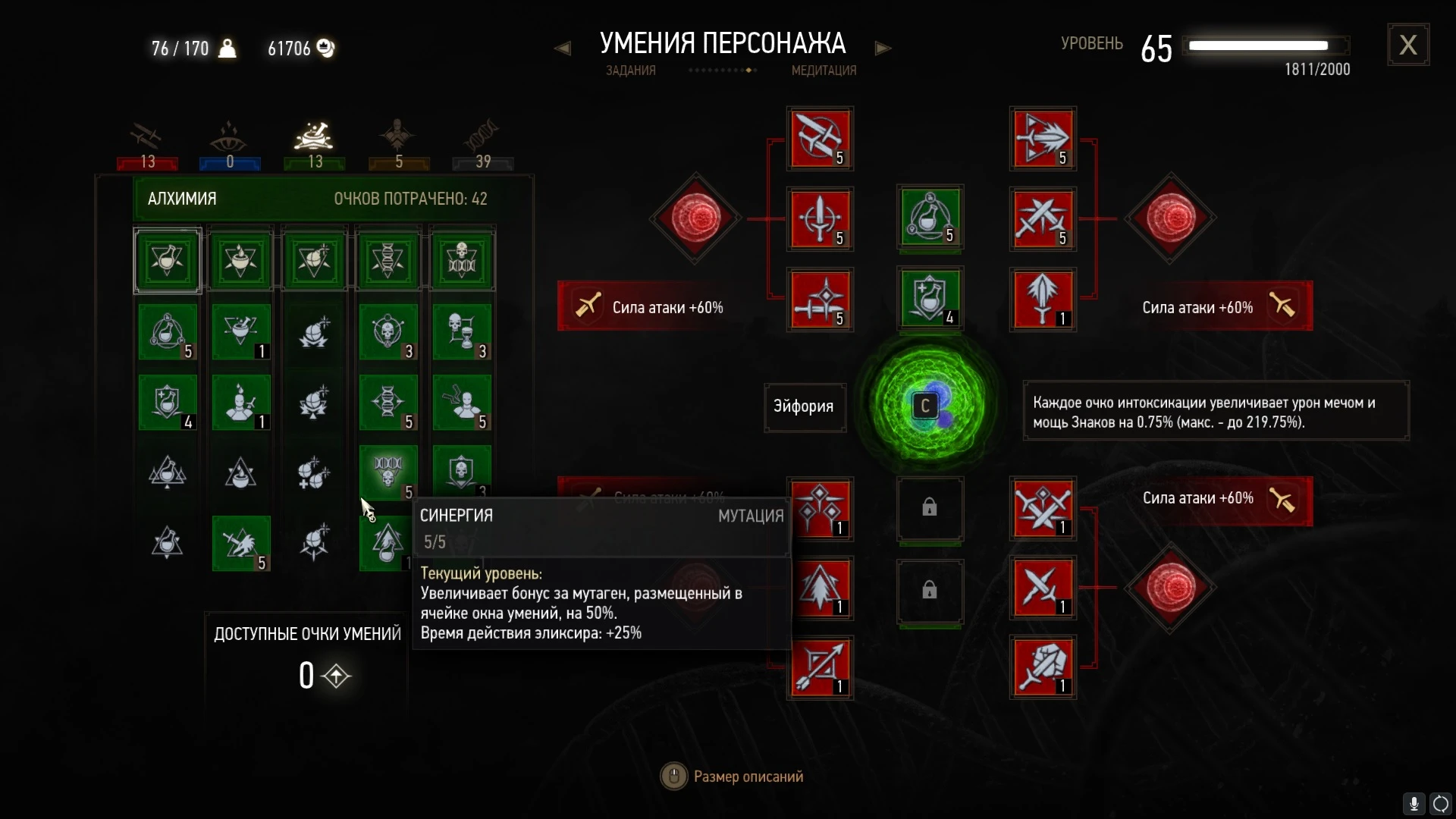The width and height of the screenshot is (1456, 819).
Task: Click the central green Euphoria mutation orb
Action: click(x=927, y=406)
